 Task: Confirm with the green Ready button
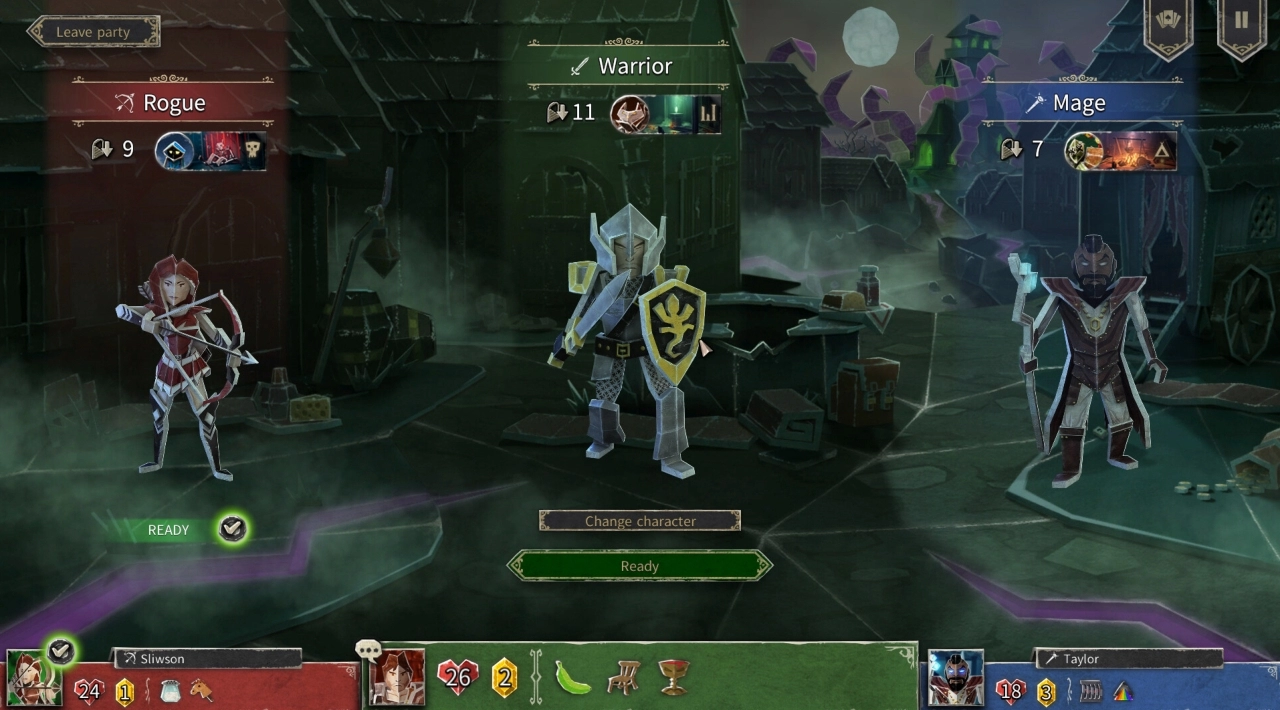pos(639,566)
